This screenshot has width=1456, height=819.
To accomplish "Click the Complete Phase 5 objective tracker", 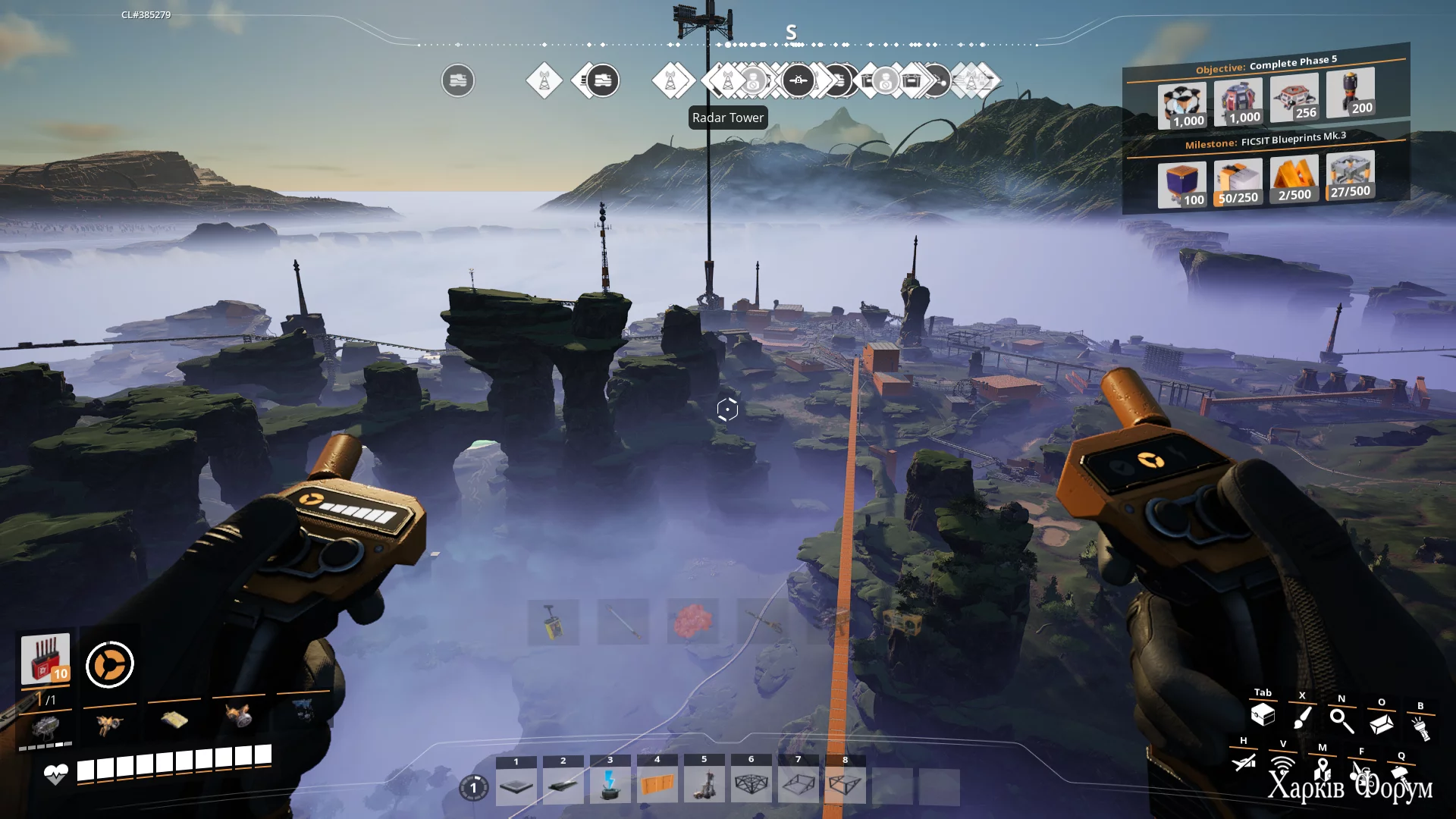I will 1266,64.
